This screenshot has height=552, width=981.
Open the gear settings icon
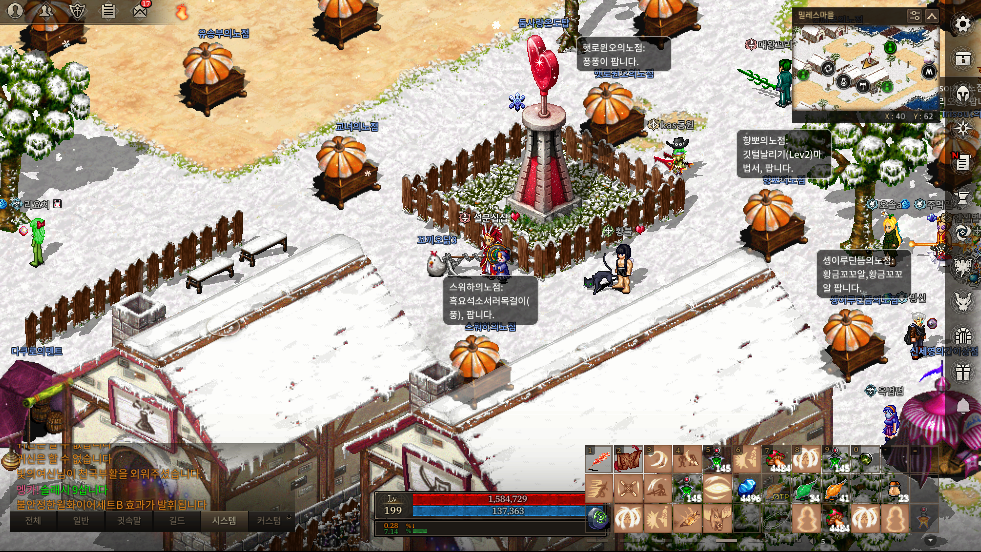click(x=963, y=24)
